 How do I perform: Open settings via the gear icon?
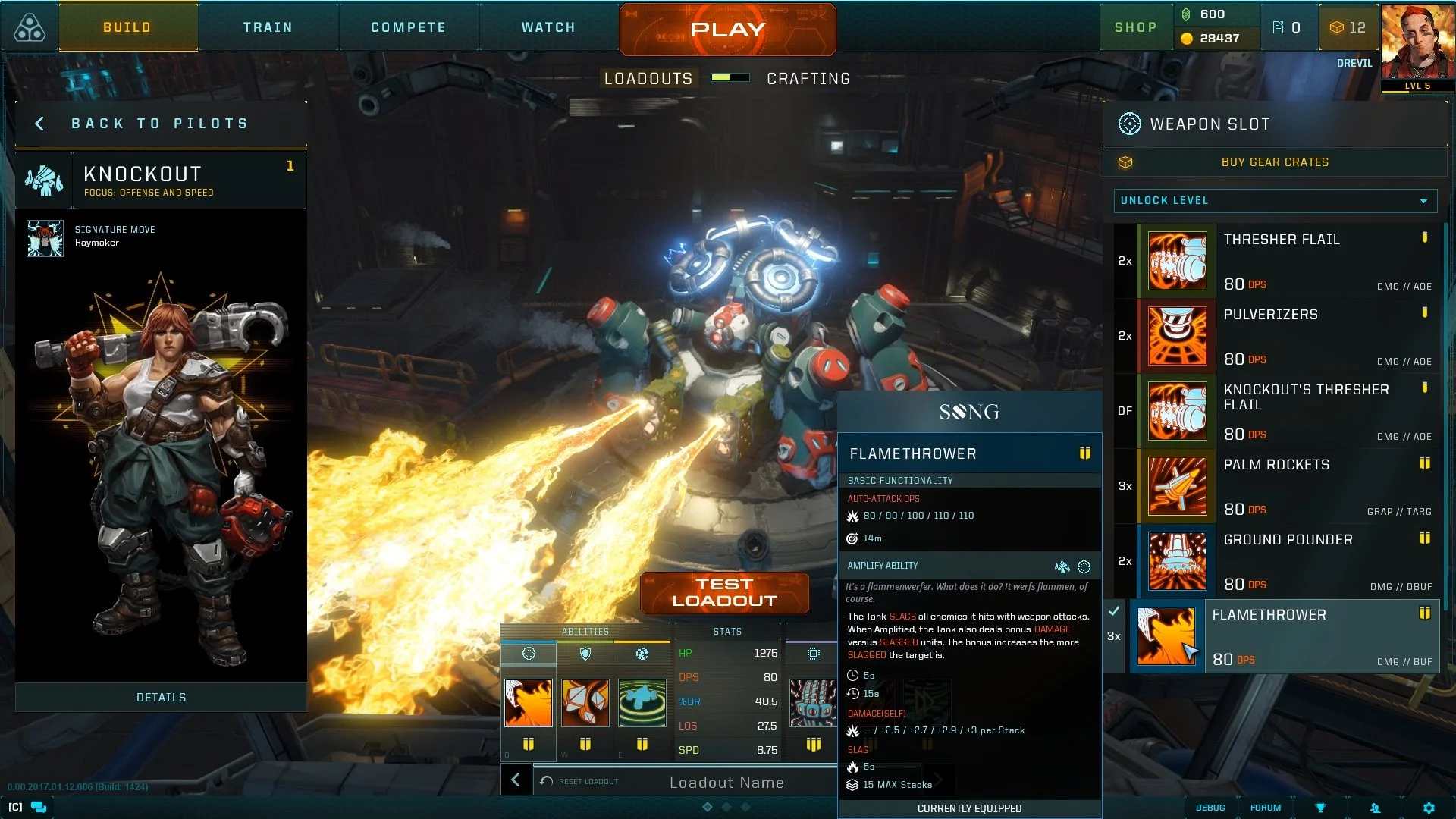point(1429,808)
